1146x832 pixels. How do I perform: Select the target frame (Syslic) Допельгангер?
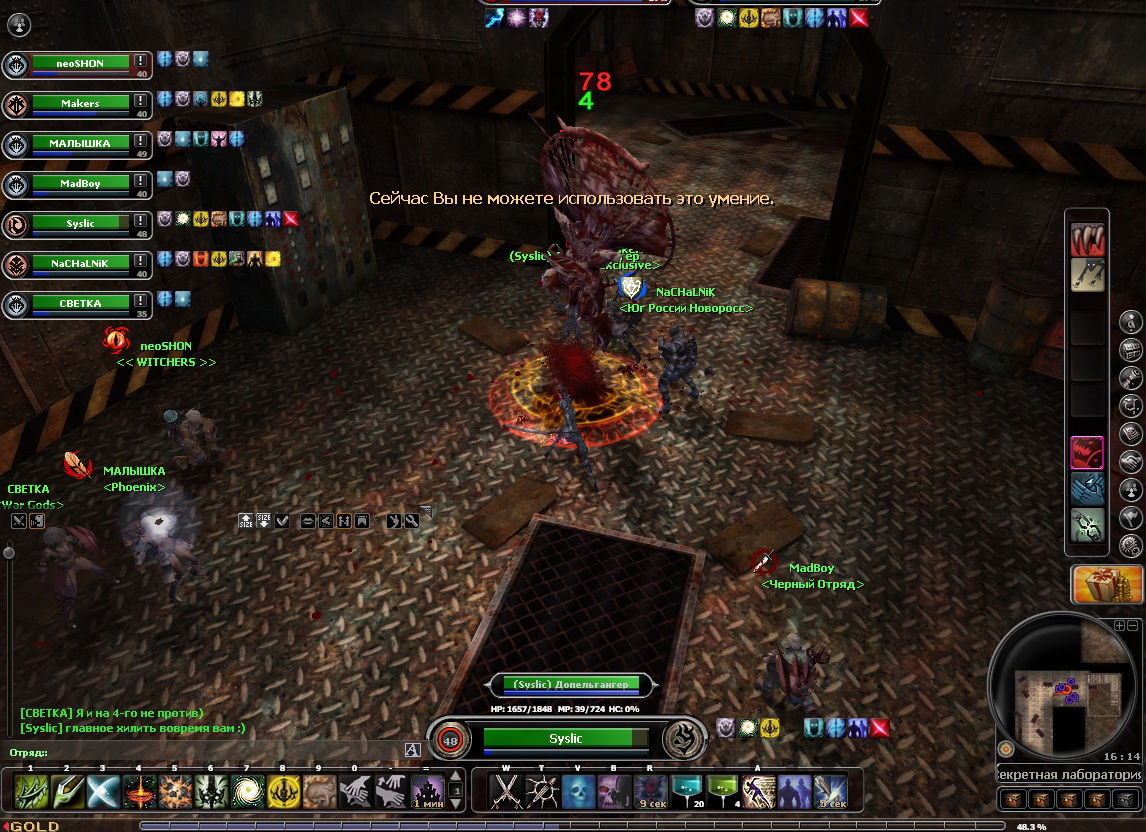click(571, 685)
